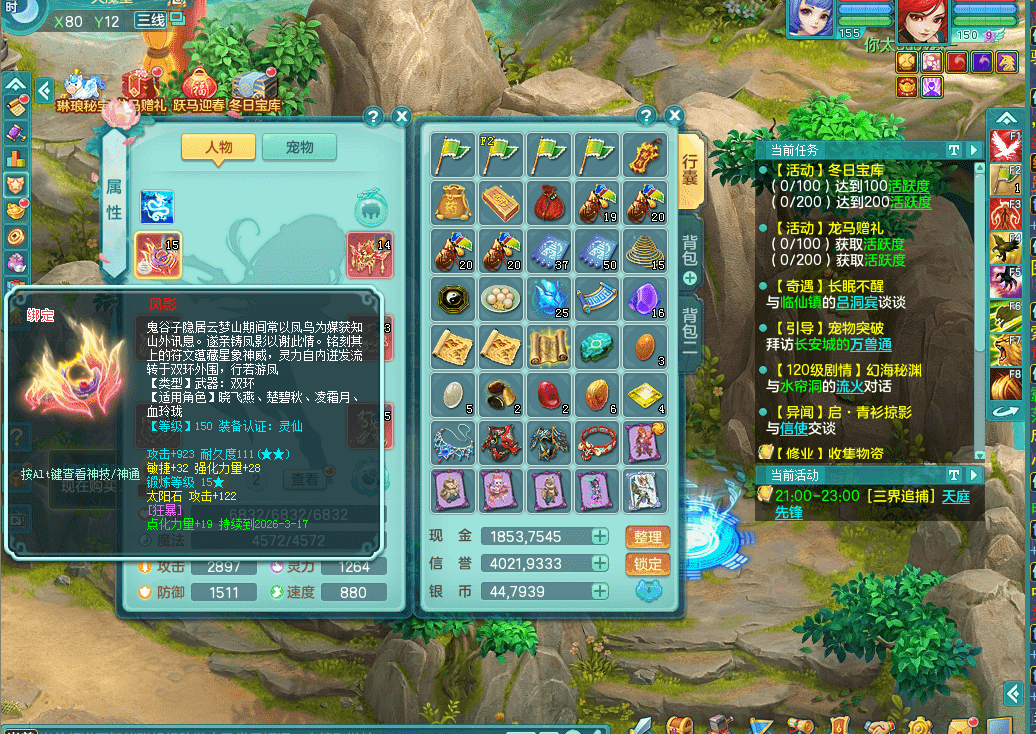This screenshot has height=734, width=1036.
Task: Open the 琳琅秘宝 event icon
Action: pos(84,89)
